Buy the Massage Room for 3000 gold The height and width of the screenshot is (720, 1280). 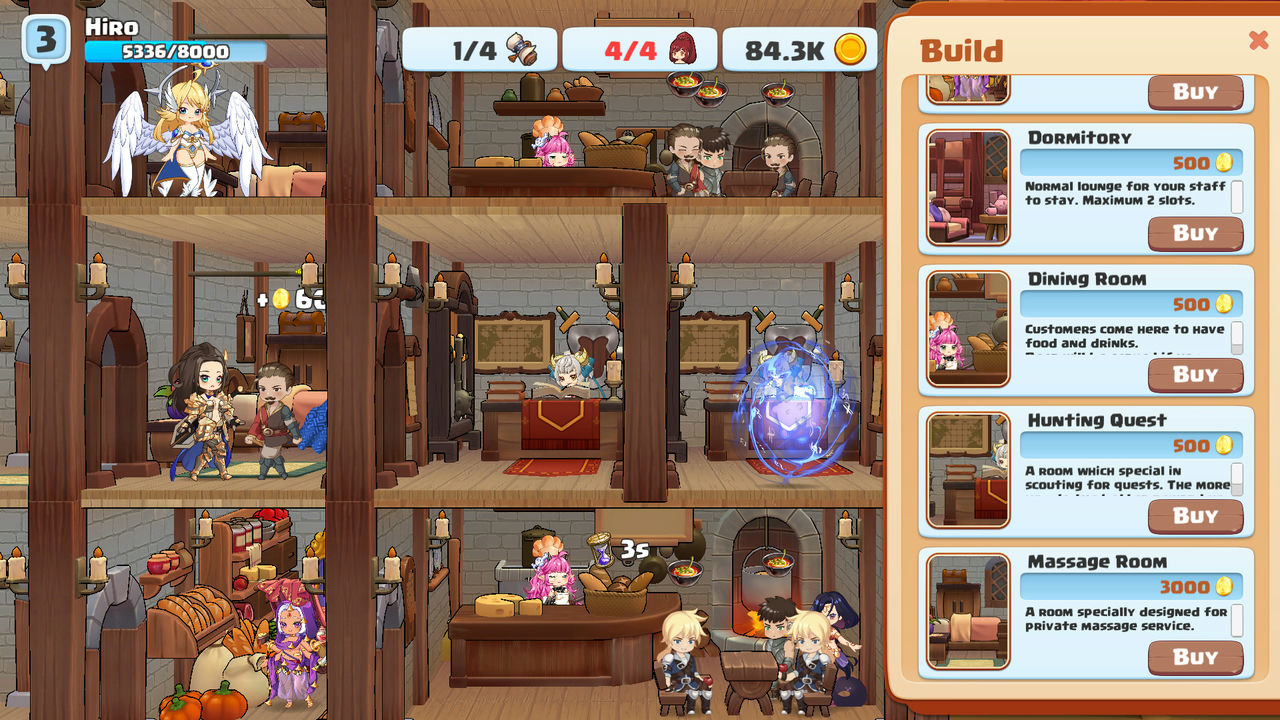coord(1195,657)
